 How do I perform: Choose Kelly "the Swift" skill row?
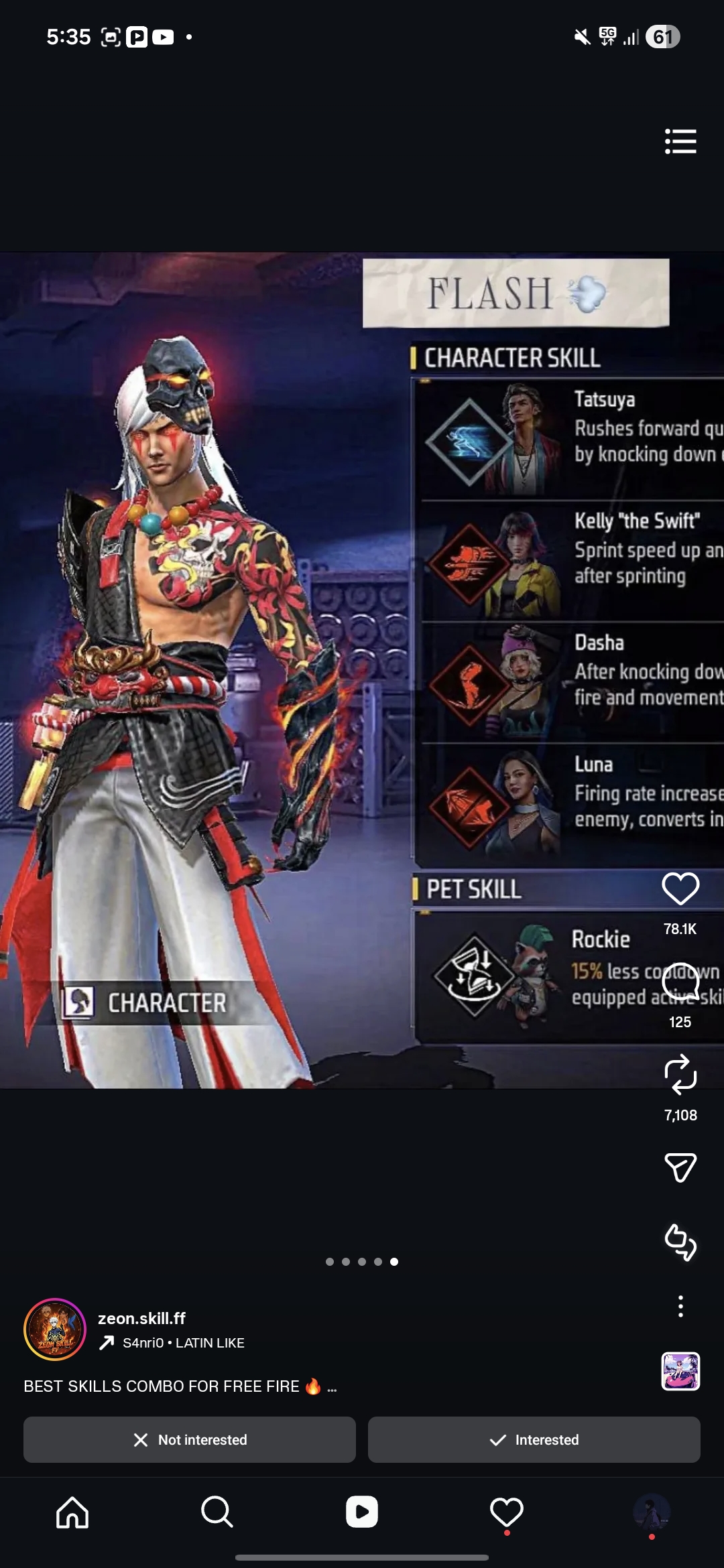tap(570, 561)
